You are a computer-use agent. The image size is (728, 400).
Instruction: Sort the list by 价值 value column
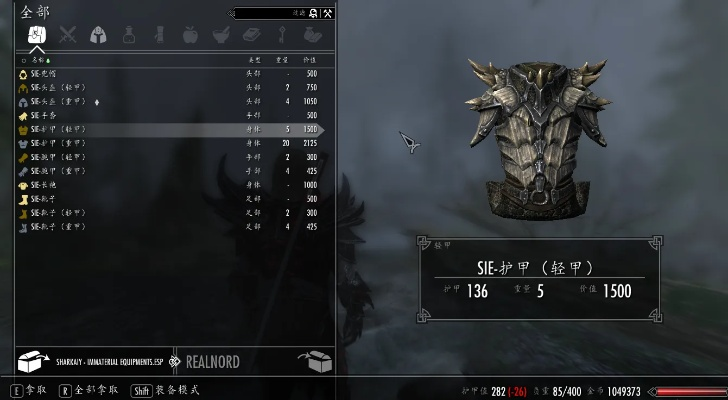pos(311,60)
